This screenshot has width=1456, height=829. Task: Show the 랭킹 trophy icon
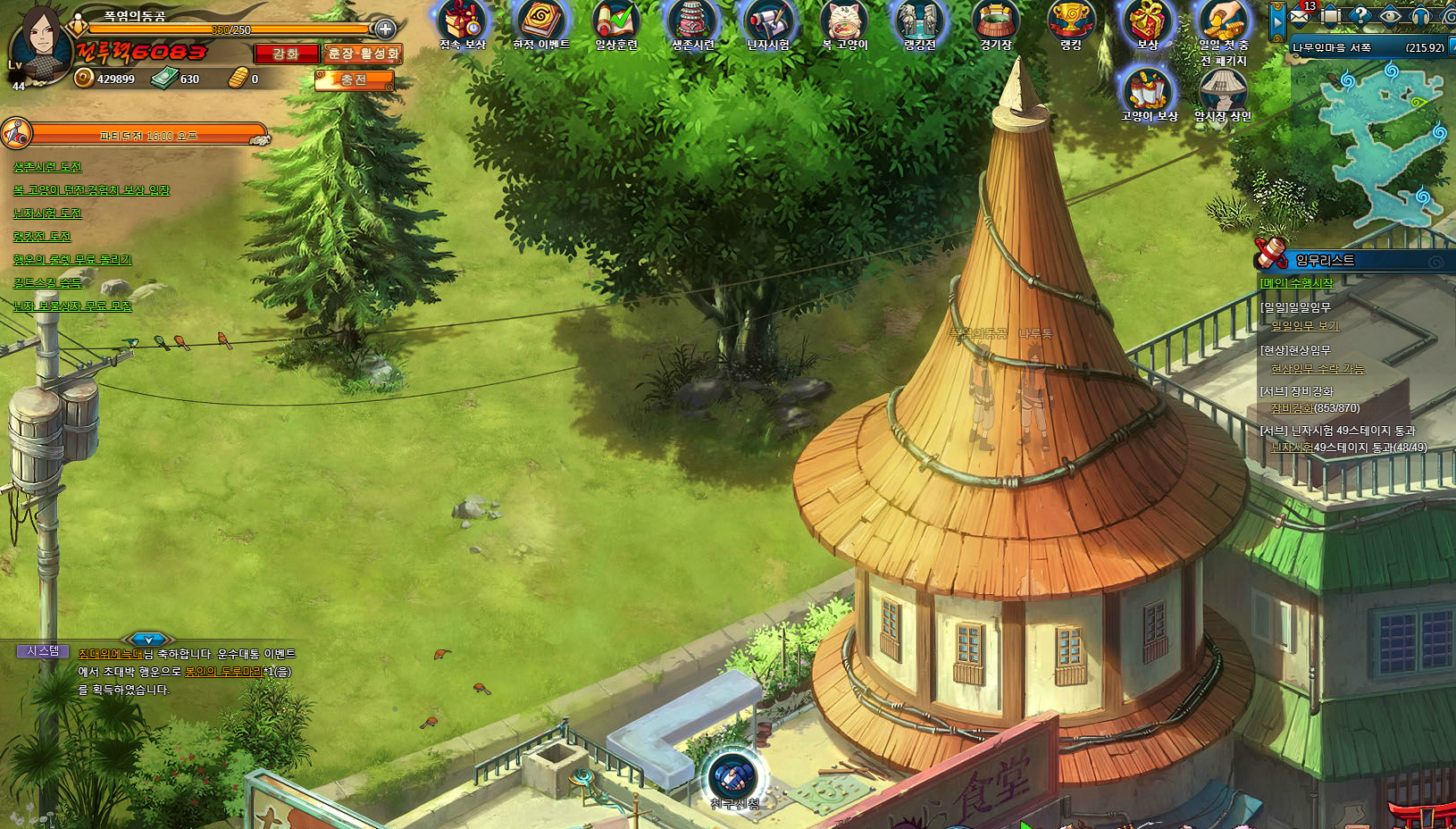pyautogui.click(x=1070, y=22)
